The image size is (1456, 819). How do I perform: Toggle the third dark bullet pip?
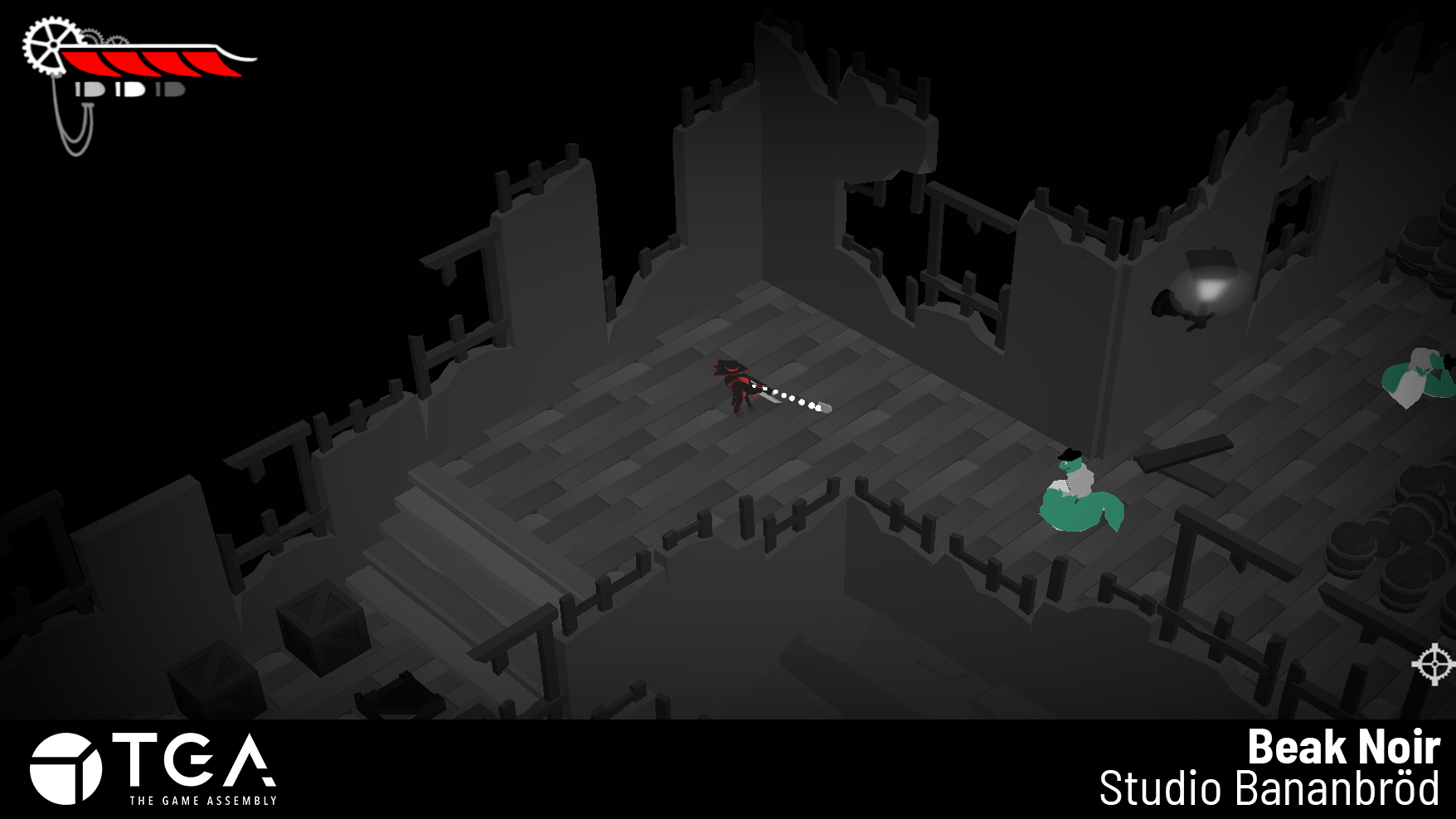pos(172,90)
